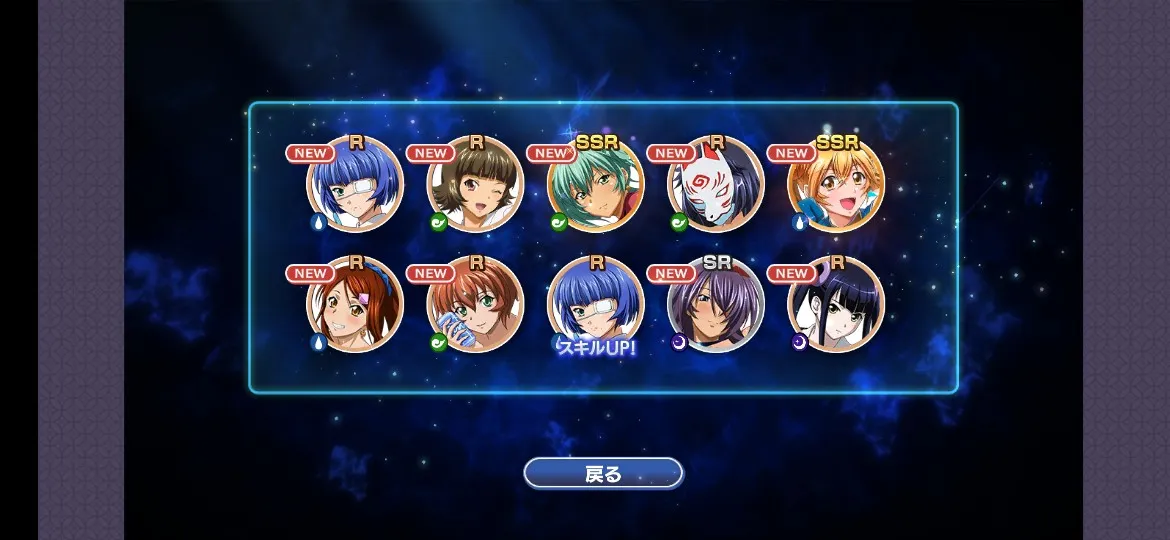1170x540 pixels.
Task: Open the portrait marked スキルUP!
Action: click(x=595, y=305)
